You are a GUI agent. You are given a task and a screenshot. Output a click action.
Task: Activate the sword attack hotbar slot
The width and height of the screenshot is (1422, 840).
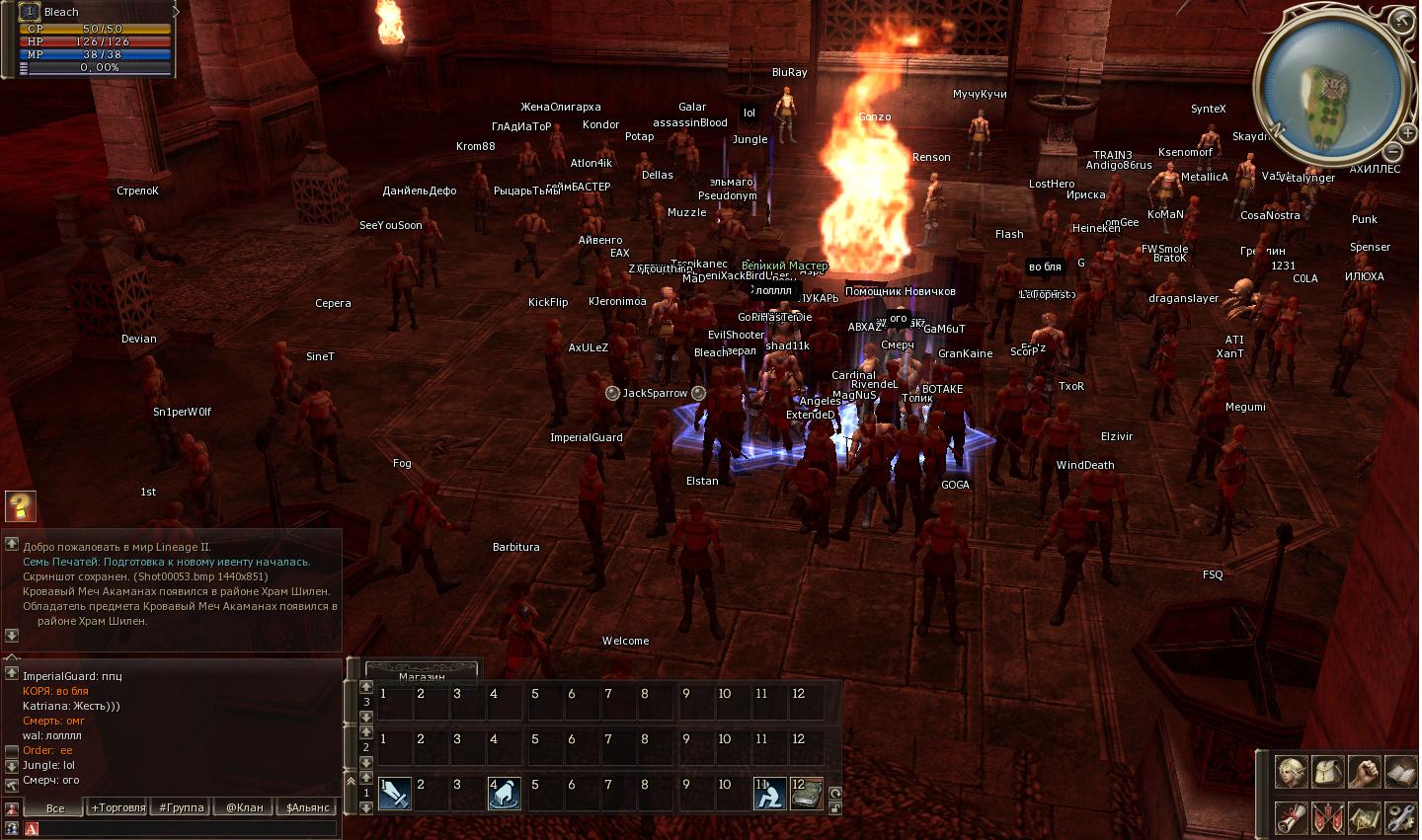coord(395,794)
